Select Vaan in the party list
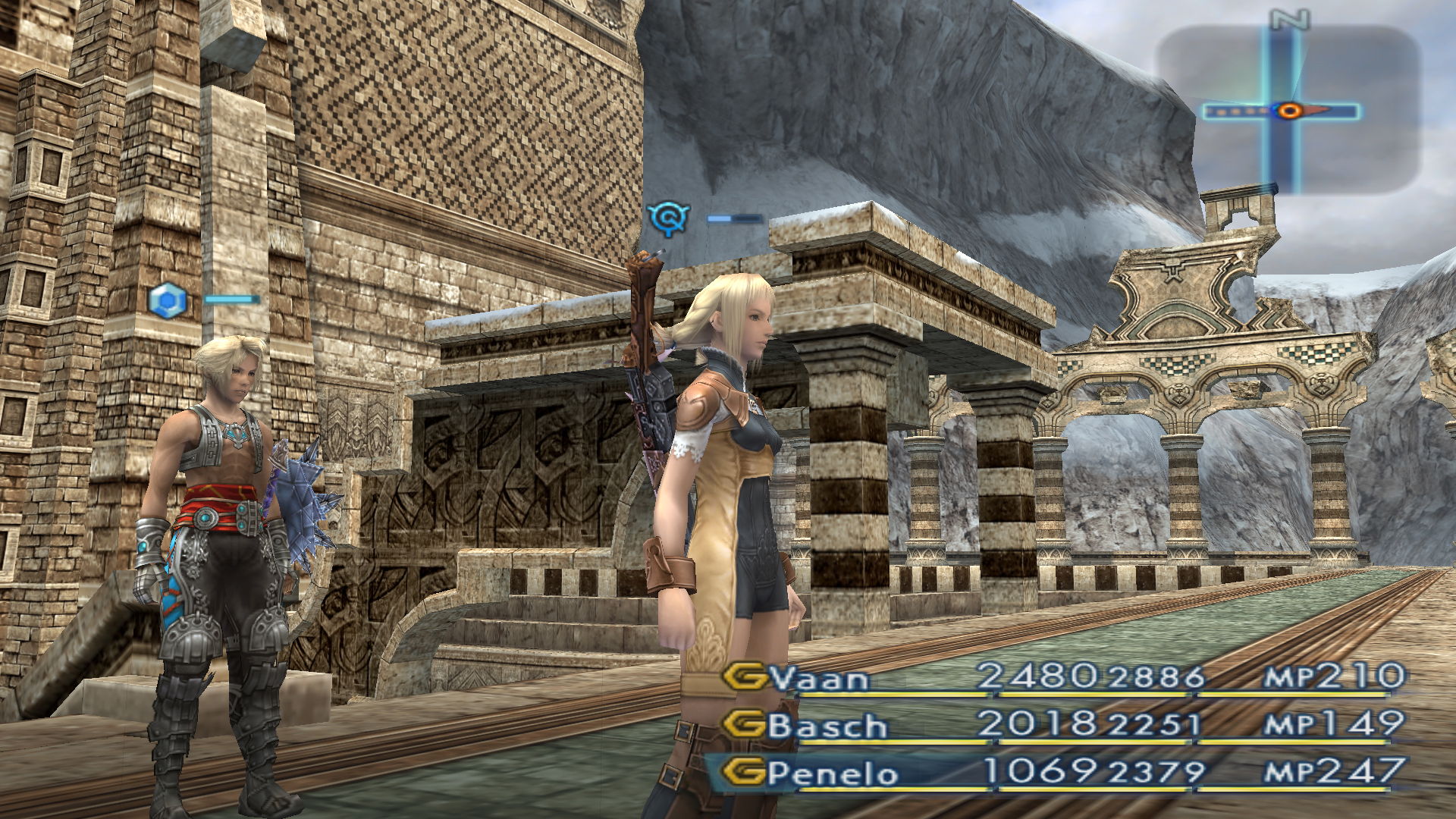The height and width of the screenshot is (819, 1456). [820, 679]
